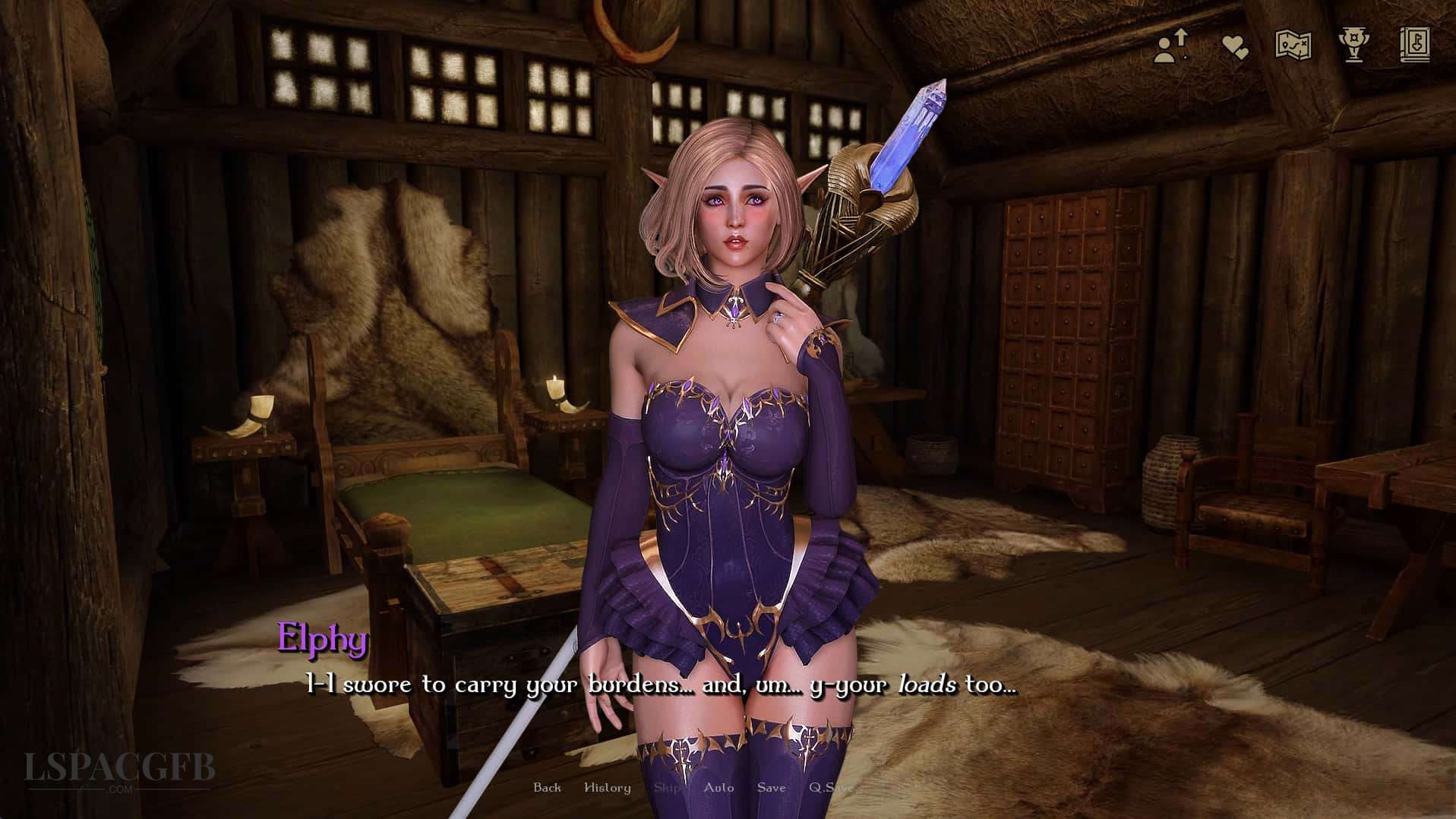Toggle Auto-advance dialogue mode
This screenshot has height=819, width=1456.
[x=719, y=788]
